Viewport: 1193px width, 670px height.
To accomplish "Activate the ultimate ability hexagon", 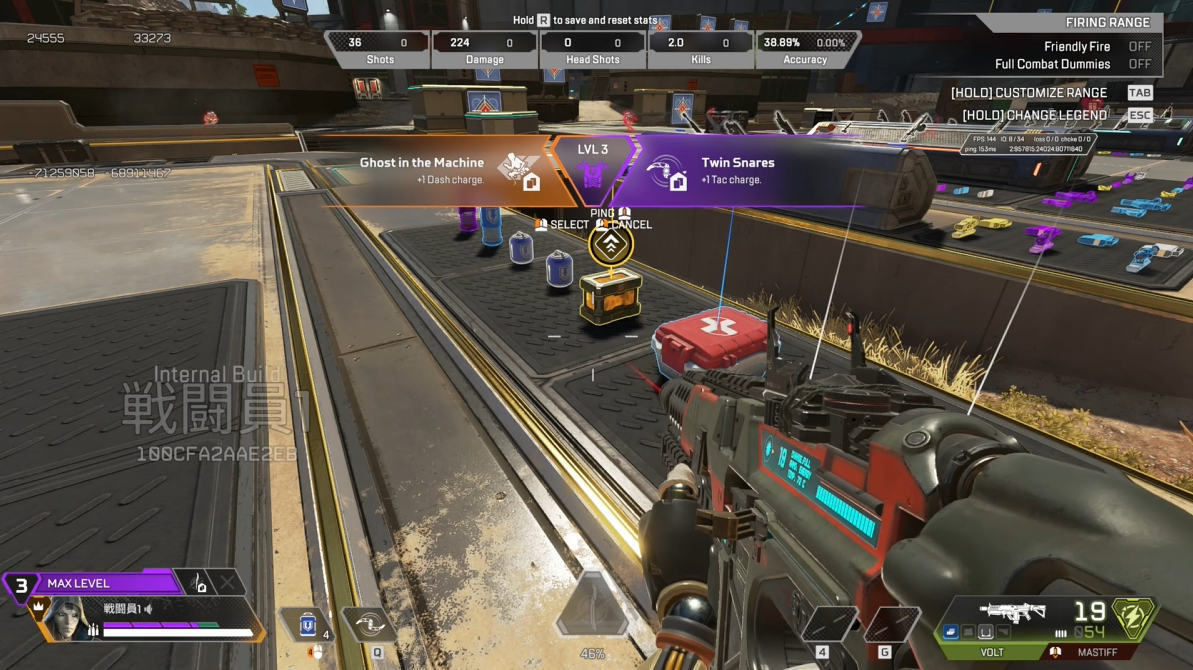I will 593,607.
